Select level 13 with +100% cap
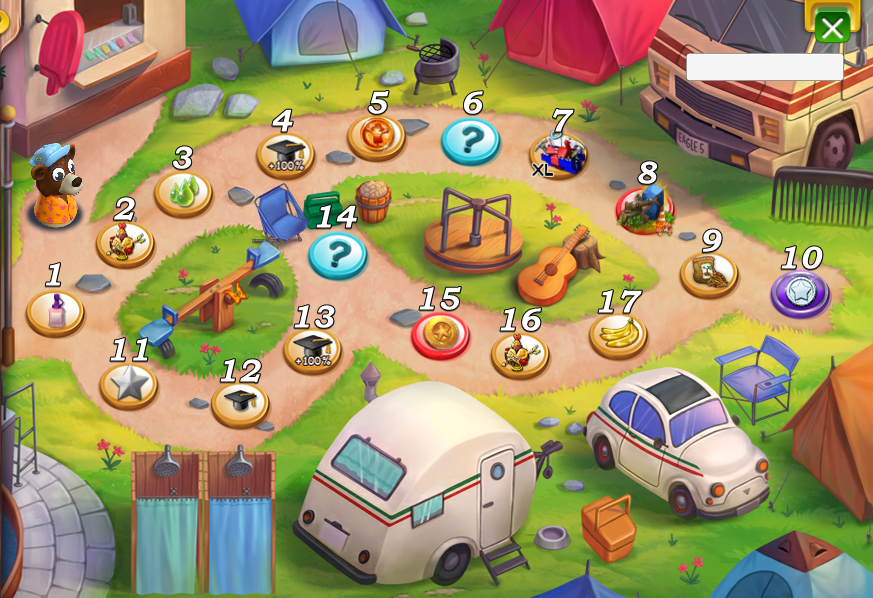The height and width of the screenshot is (598, 873). point(312,350)
